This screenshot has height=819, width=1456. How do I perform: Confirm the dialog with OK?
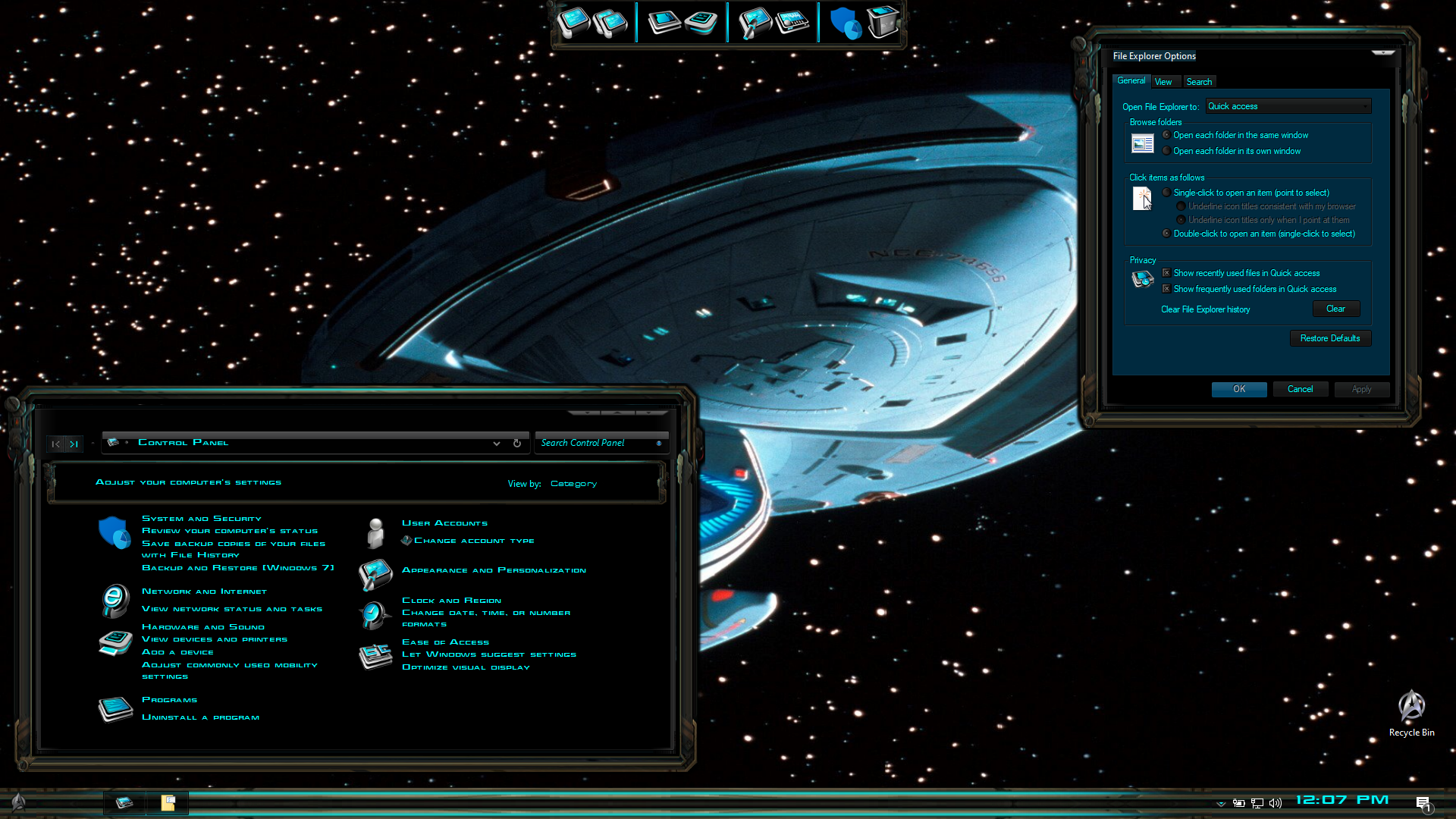1238,389
